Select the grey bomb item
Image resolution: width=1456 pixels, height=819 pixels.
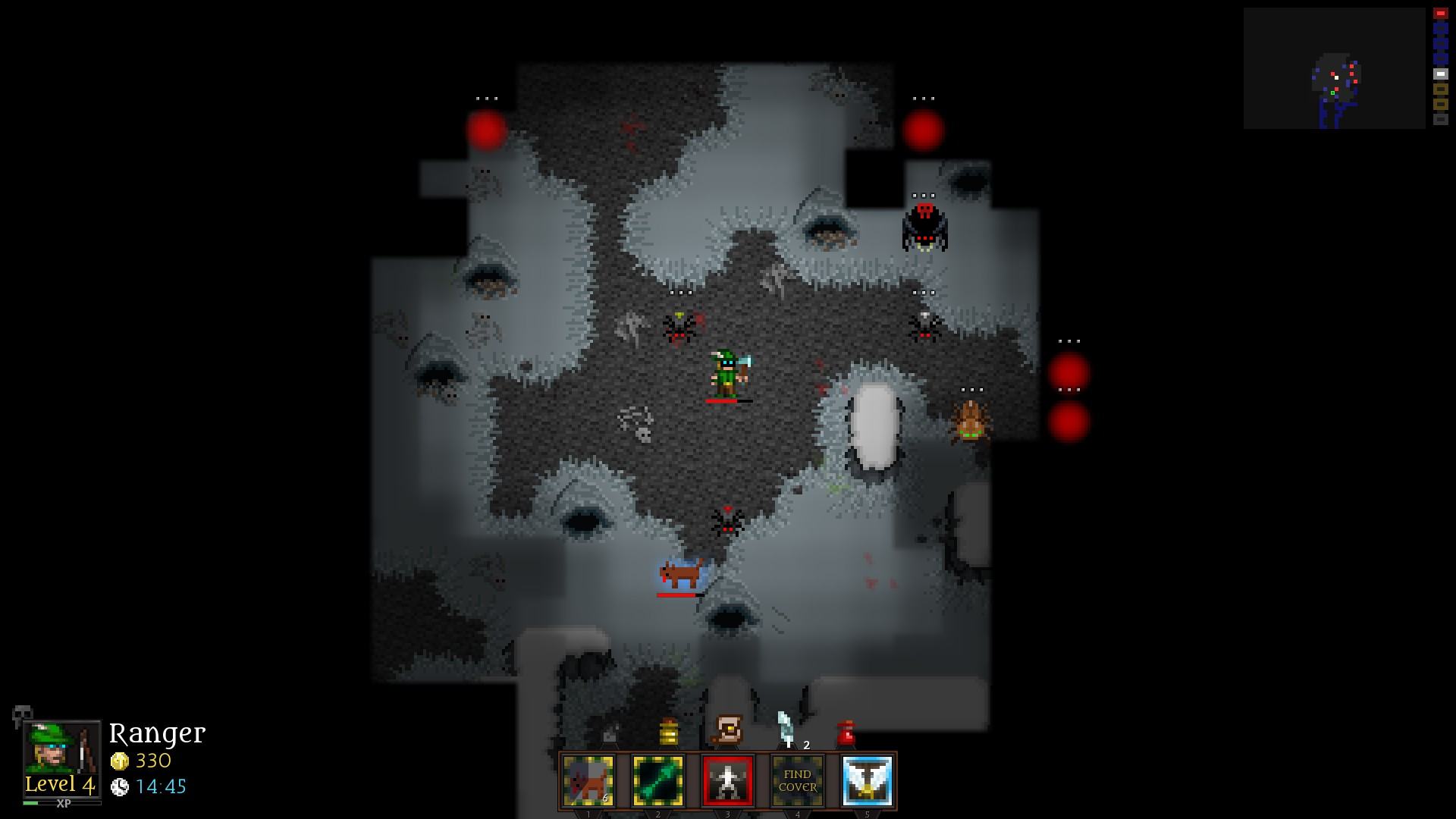(610, 734)
